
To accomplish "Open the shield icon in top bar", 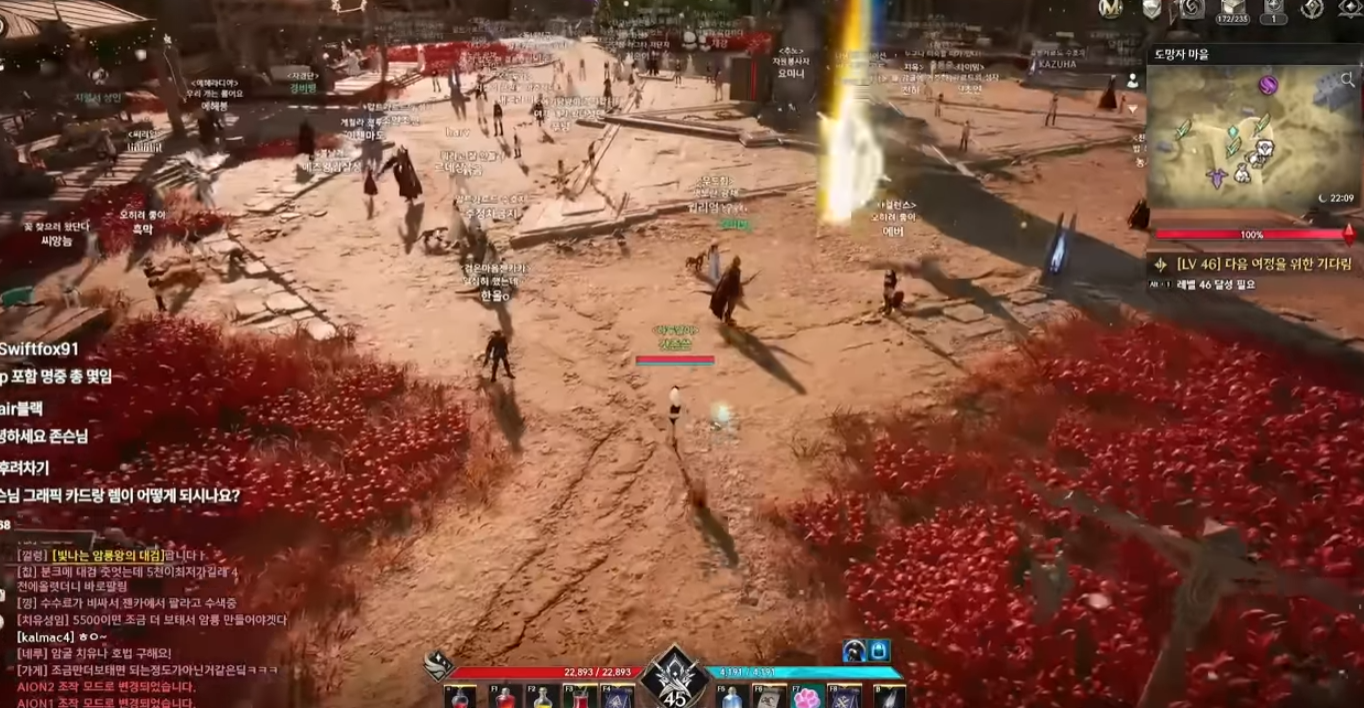I will coord(1151,8).
